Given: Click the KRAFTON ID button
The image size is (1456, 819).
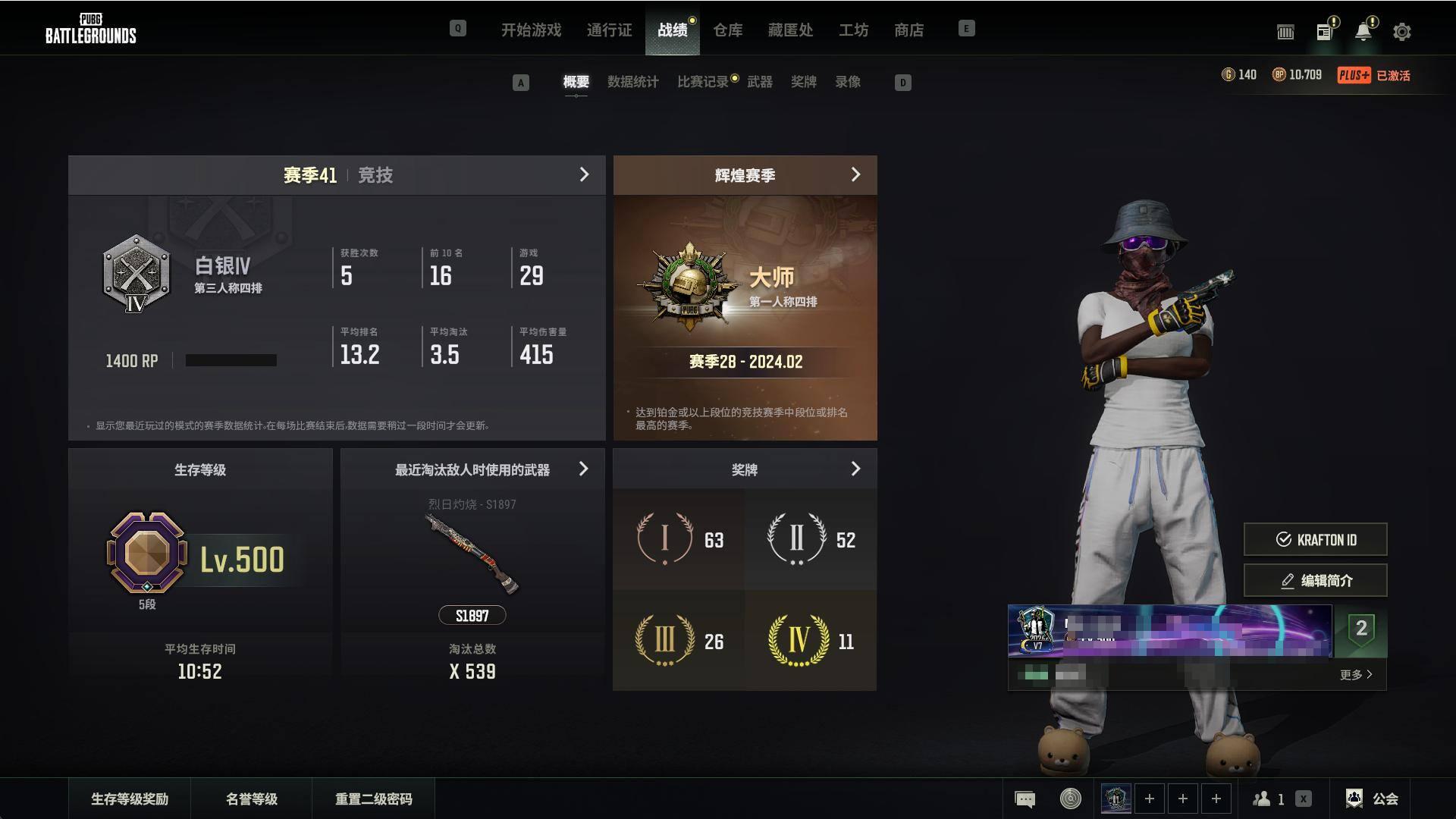Looking at the screenshot, I should [1315, 540].
